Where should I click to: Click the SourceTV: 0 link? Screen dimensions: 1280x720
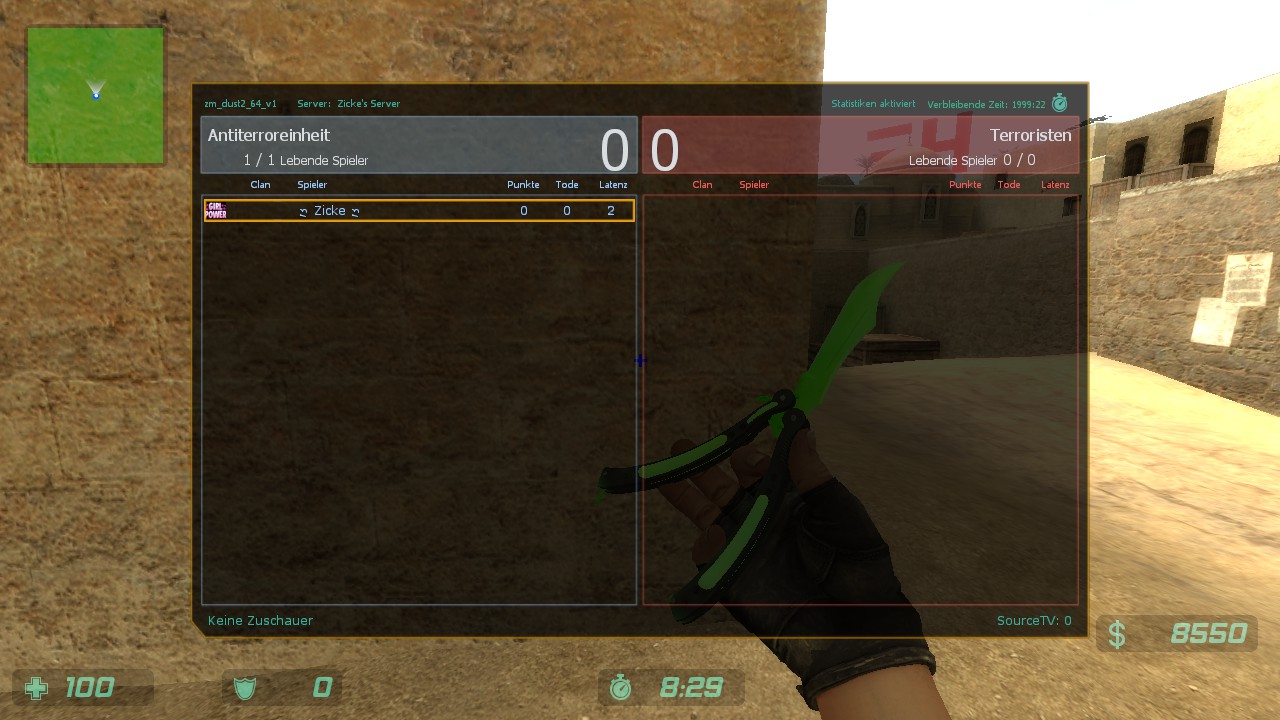click(1034, 620)
